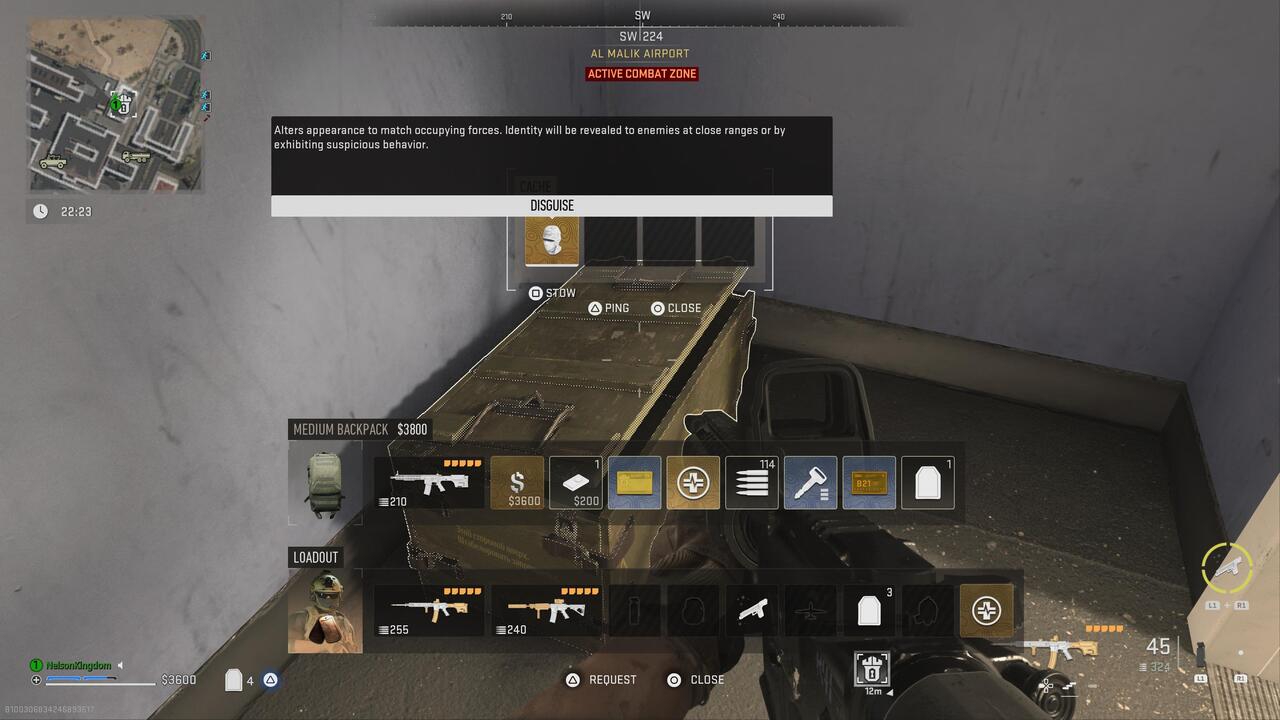The image size is (1280, 720).
Task: Select the Self-Revive Kit in the backpack
Action: 693,482
